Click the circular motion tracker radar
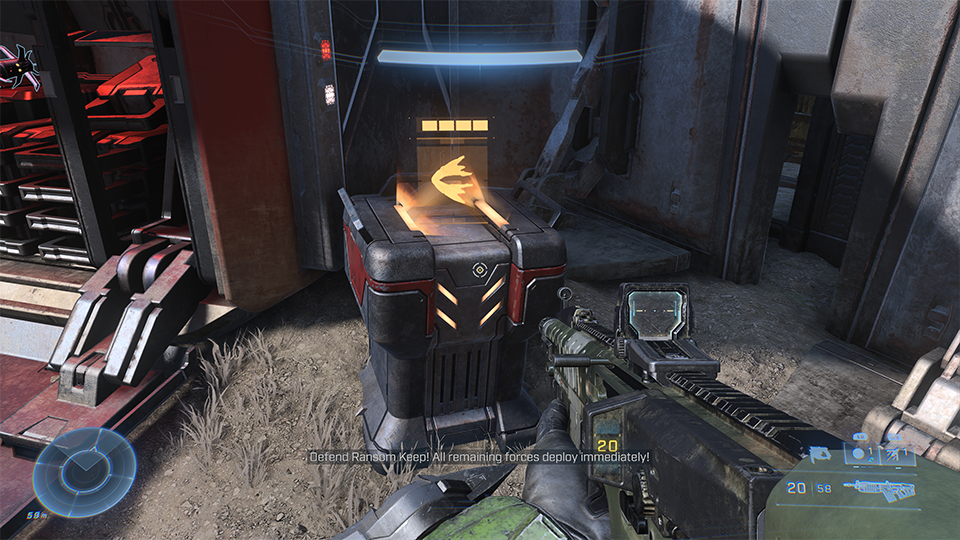The image size is (960, 540). click(x=84, y=469)
